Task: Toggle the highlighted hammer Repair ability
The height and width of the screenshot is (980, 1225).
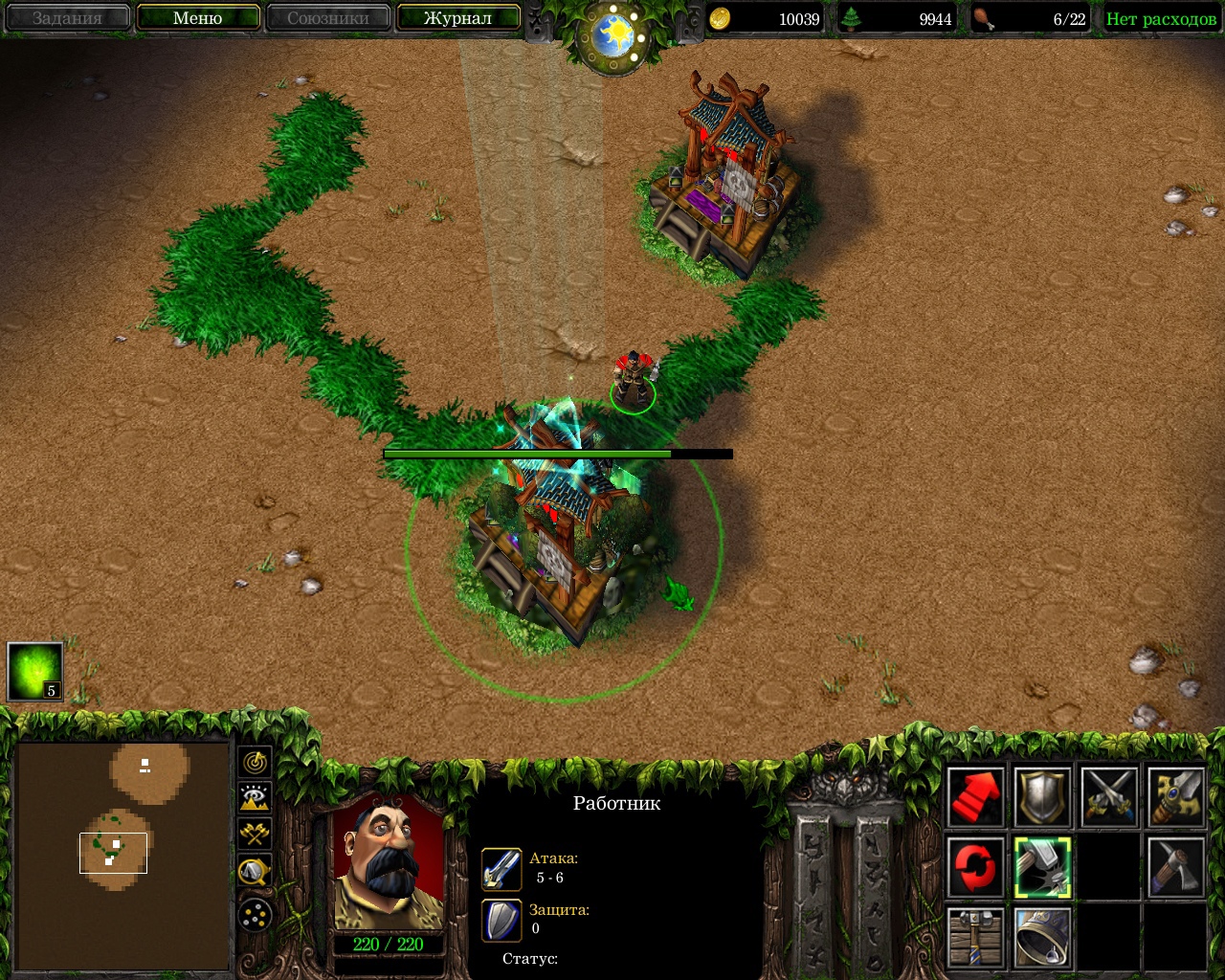Action: [x=1042, y=867]
